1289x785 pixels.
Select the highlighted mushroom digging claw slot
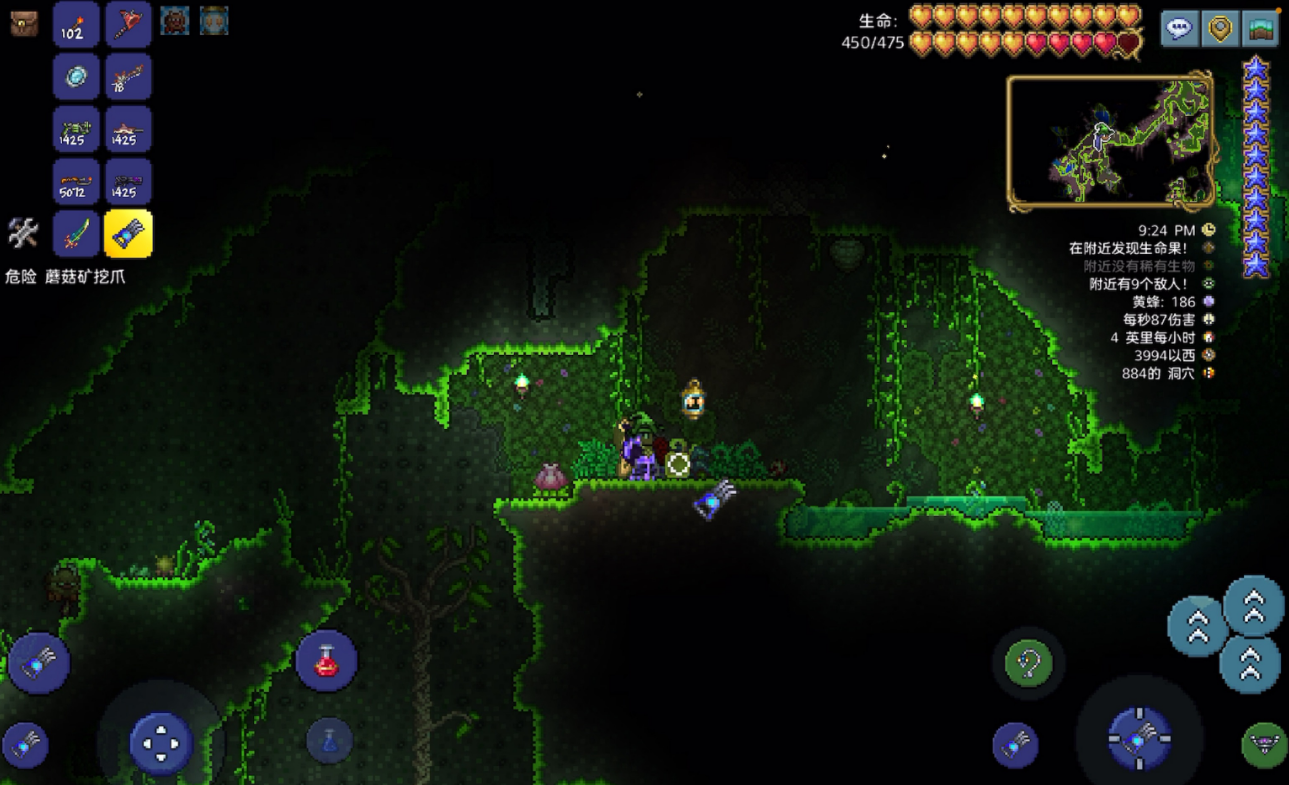pyautogui.click(x=128, y=234)
